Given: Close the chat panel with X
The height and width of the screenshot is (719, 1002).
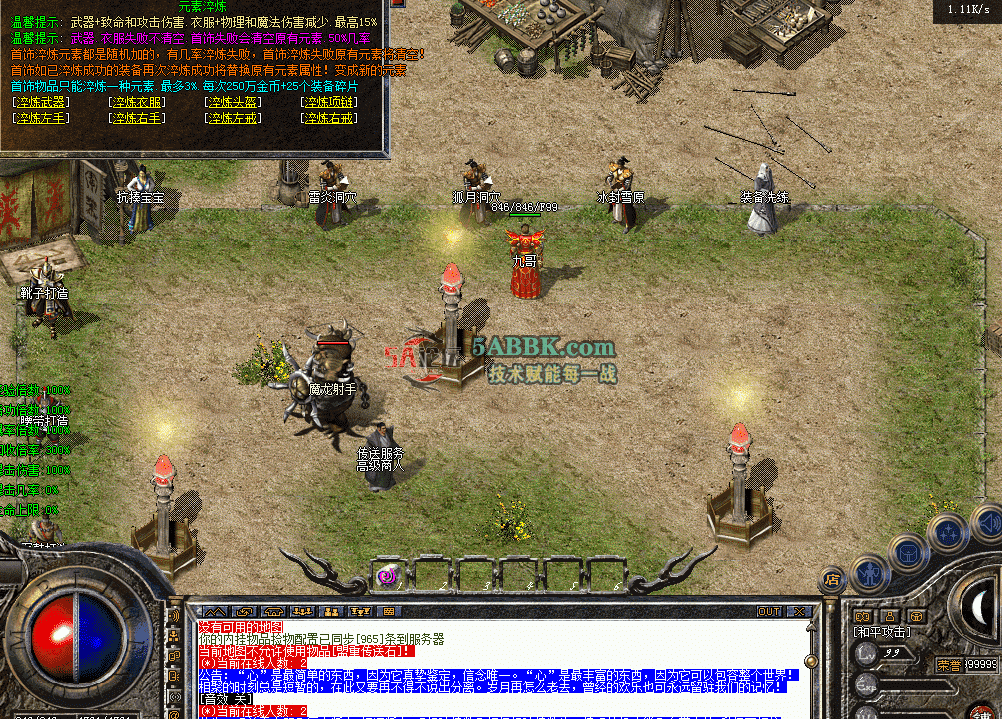Looking at the screenshot, I should coord(798,611).
